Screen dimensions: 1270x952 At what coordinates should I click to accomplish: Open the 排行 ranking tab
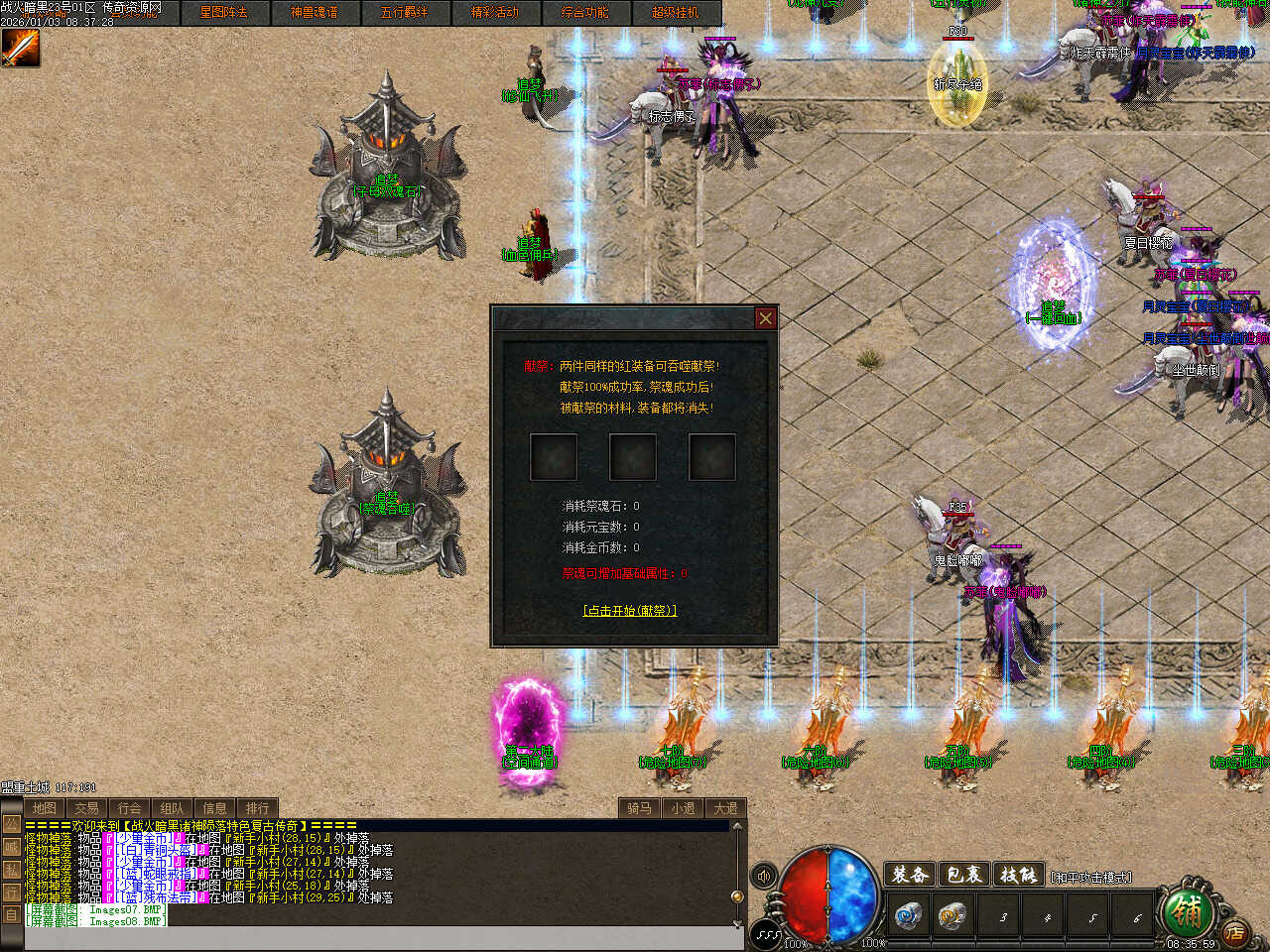pyautogui.click(x=258, y=808)
